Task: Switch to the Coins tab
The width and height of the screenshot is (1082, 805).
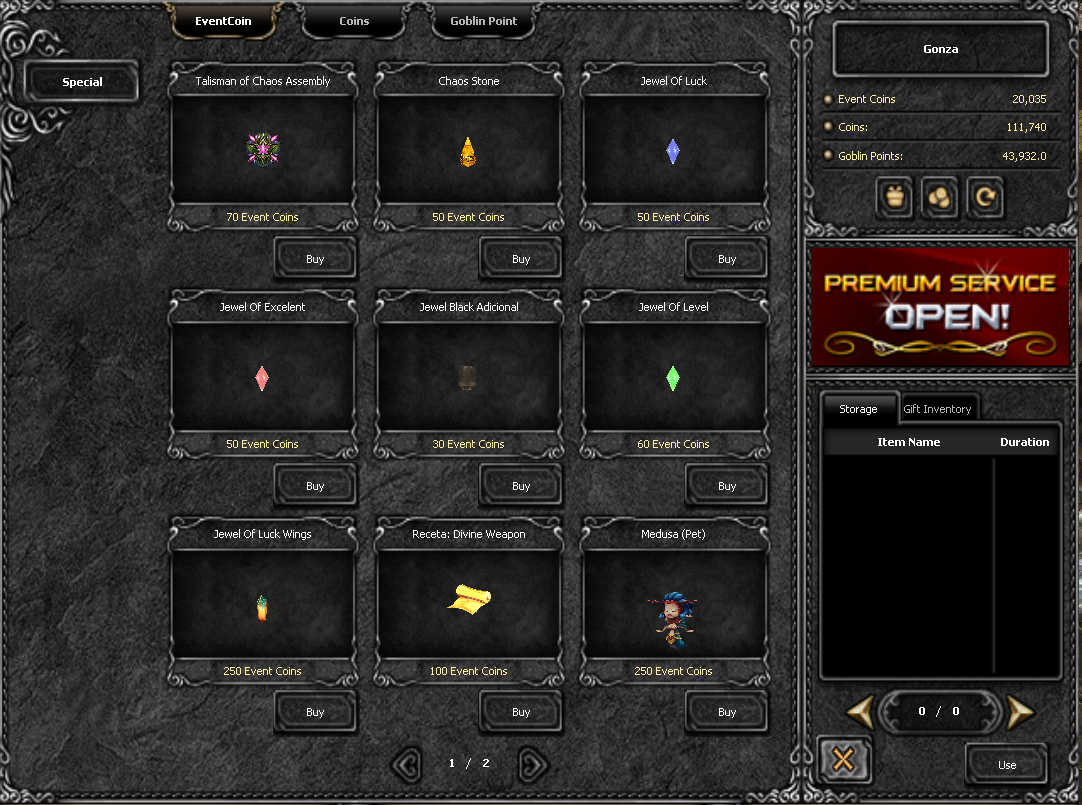Action: [354, 21]
